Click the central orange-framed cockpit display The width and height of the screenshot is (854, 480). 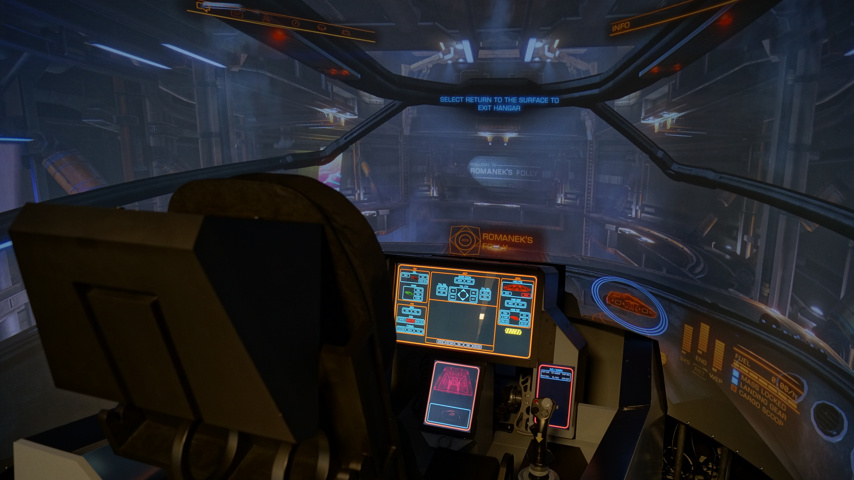pos(465,310)
